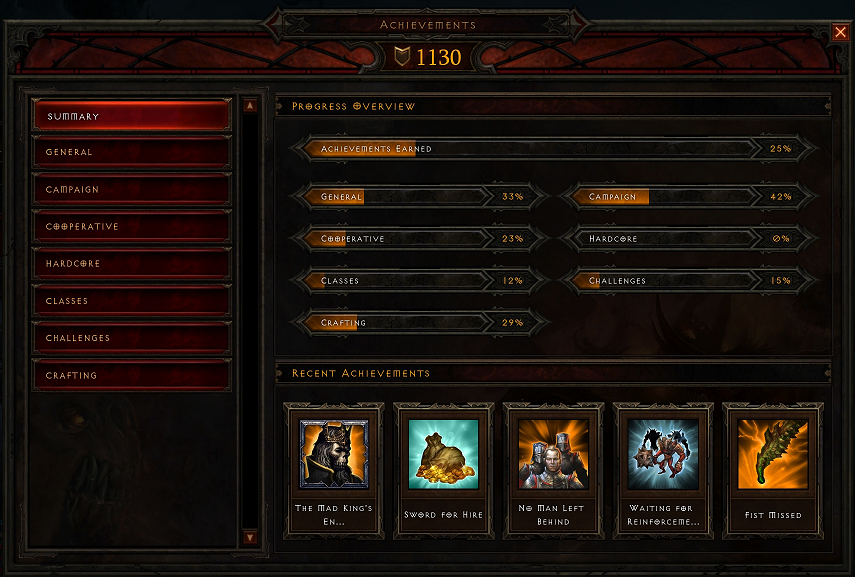The image size is (855, 577).
Task: Choose the Hardcore category in the sidebar
Action: pos(132,263)
